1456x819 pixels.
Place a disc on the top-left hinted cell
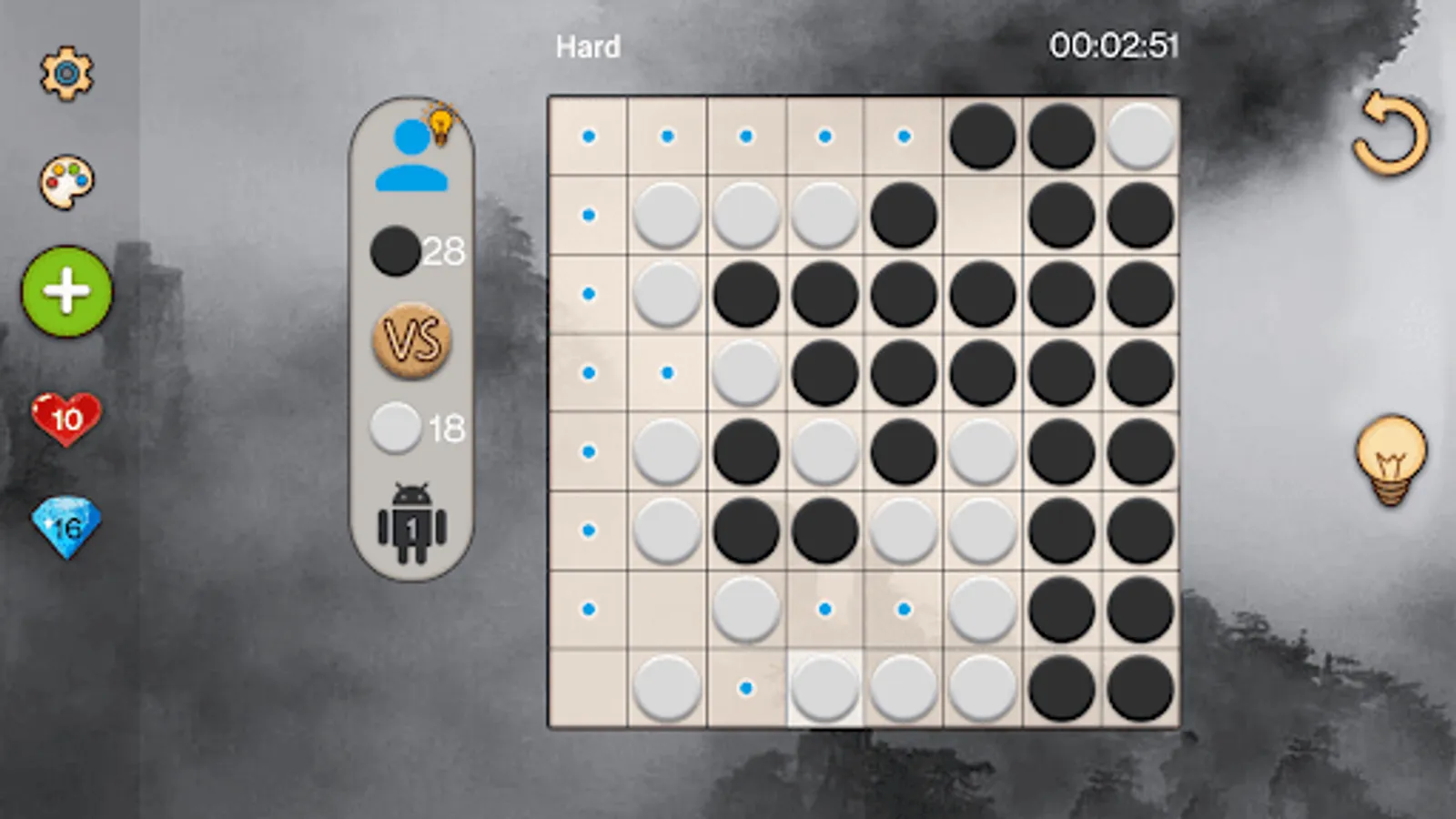(x=589, y=136)
